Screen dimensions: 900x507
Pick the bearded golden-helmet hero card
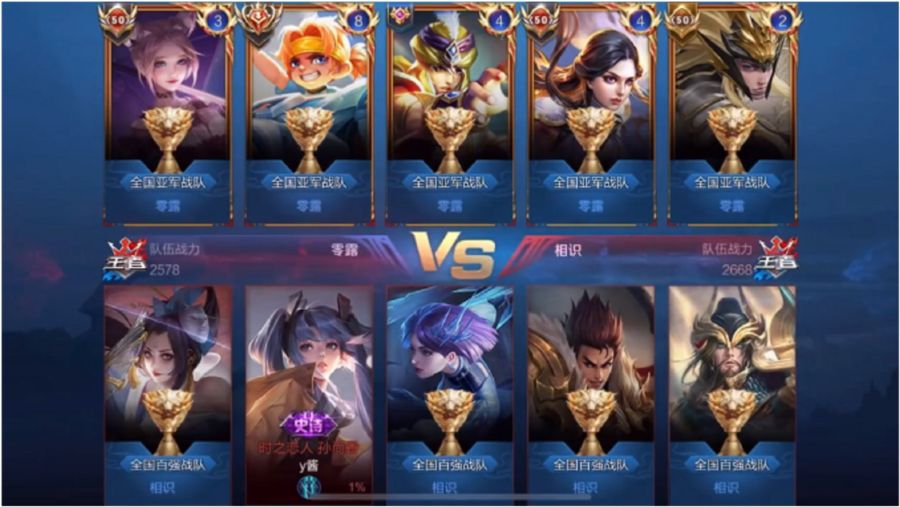pyautogui.click(x=733, y=390)
